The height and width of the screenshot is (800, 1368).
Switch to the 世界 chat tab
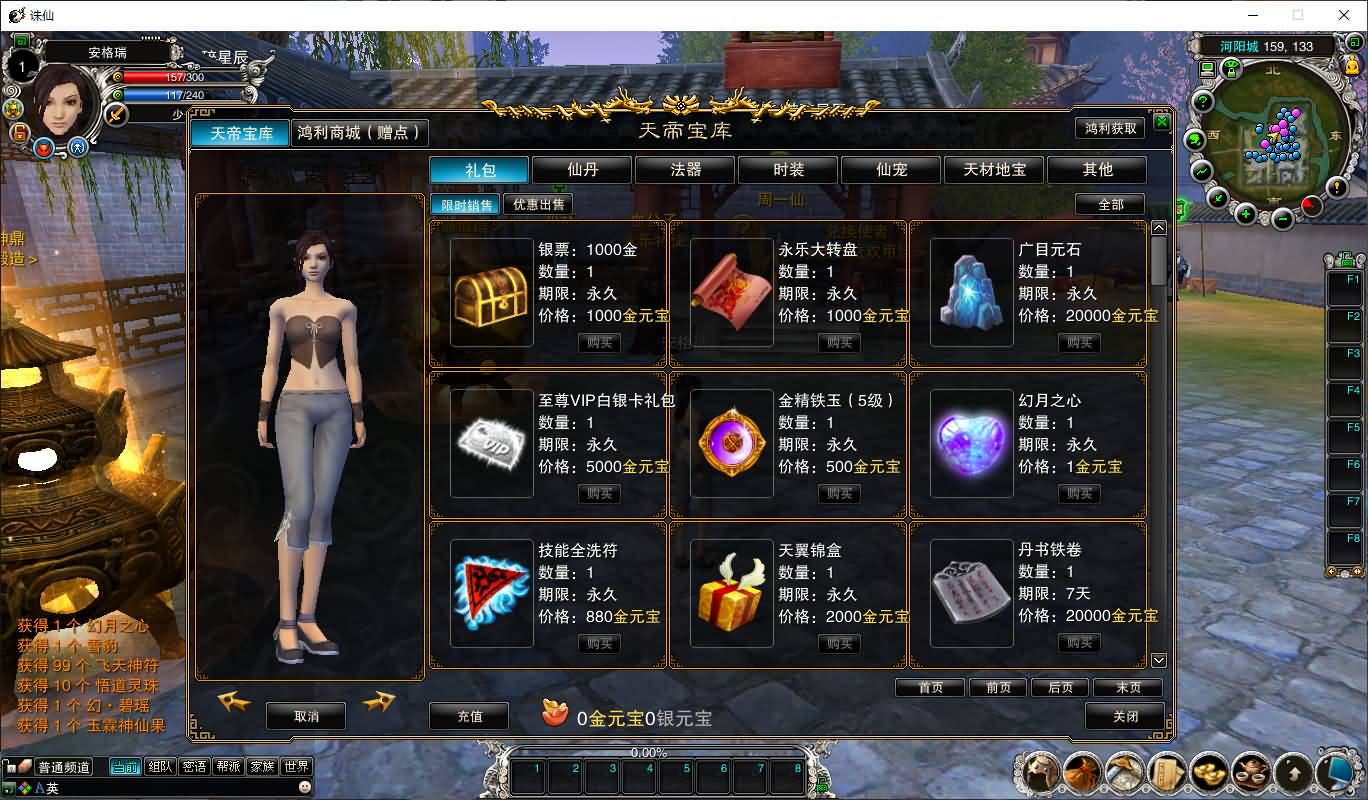click(296, 765)
